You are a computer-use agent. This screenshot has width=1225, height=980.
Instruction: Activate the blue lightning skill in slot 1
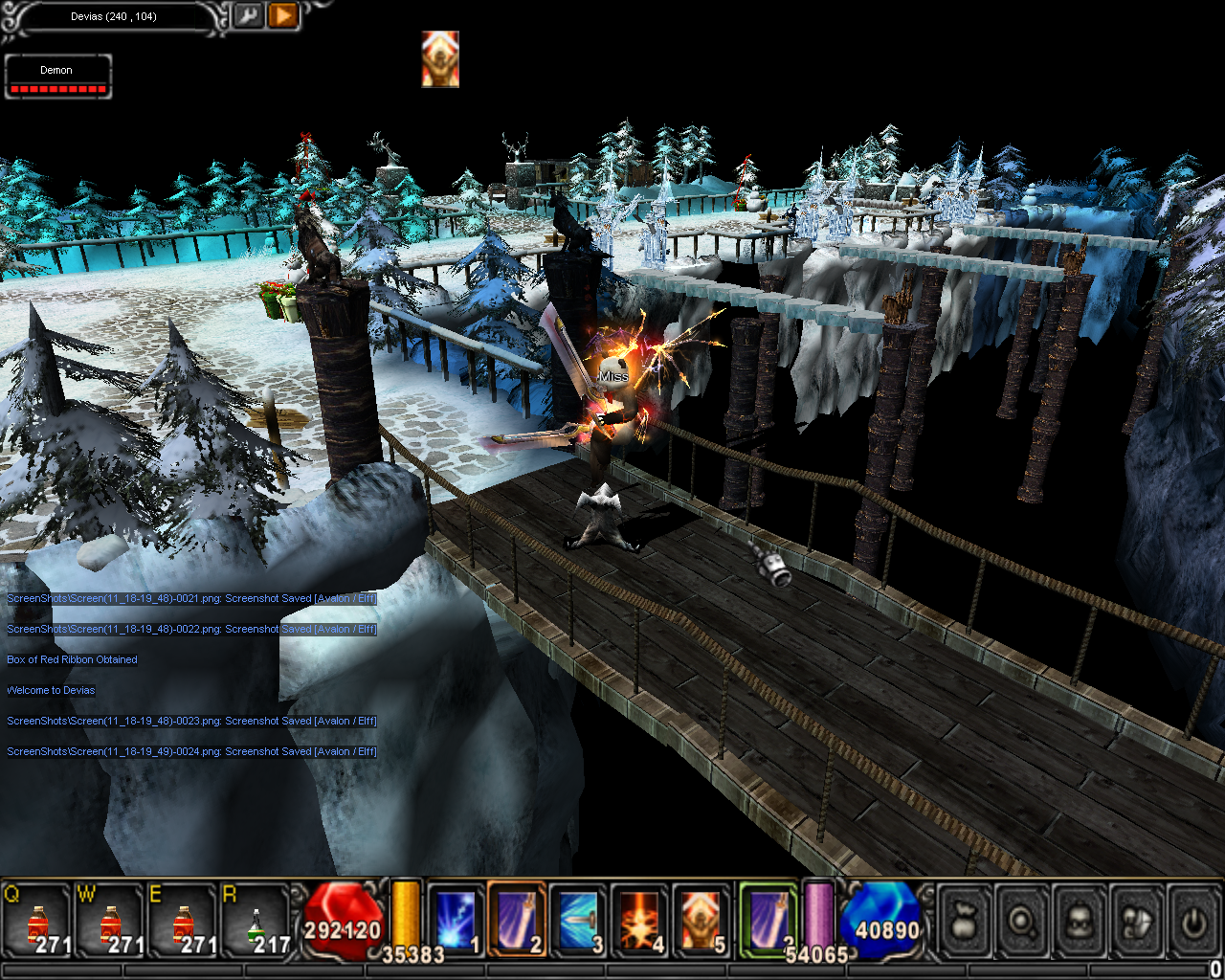[x=456, y=921]
